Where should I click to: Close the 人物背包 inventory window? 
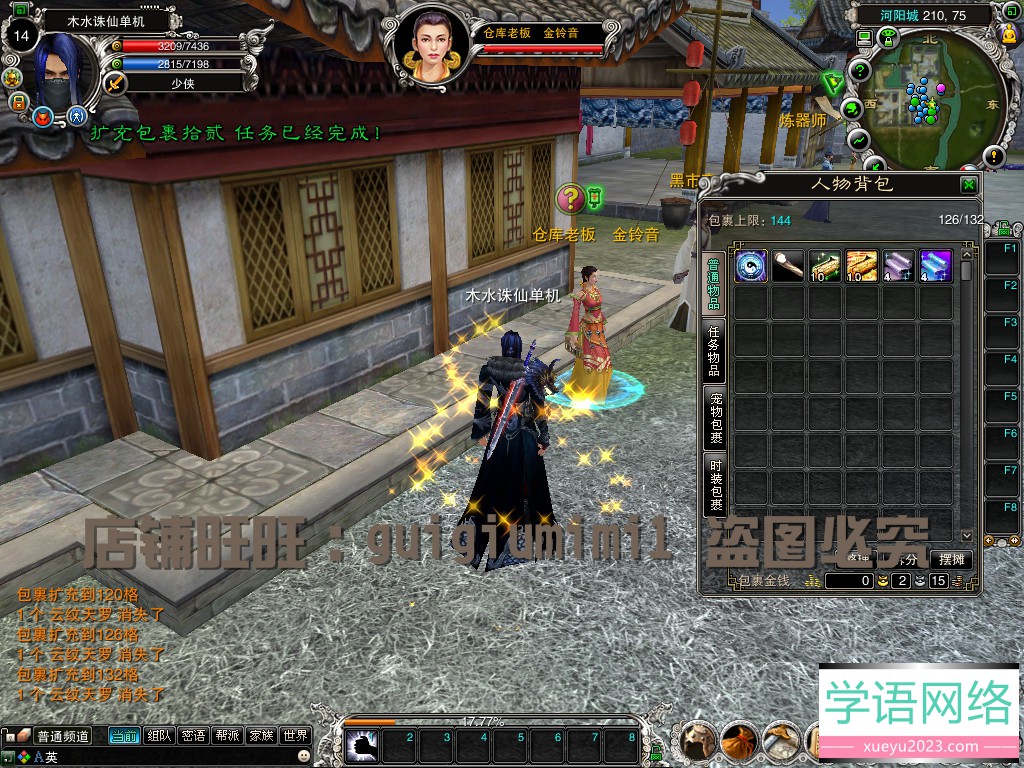coord(968,185)
